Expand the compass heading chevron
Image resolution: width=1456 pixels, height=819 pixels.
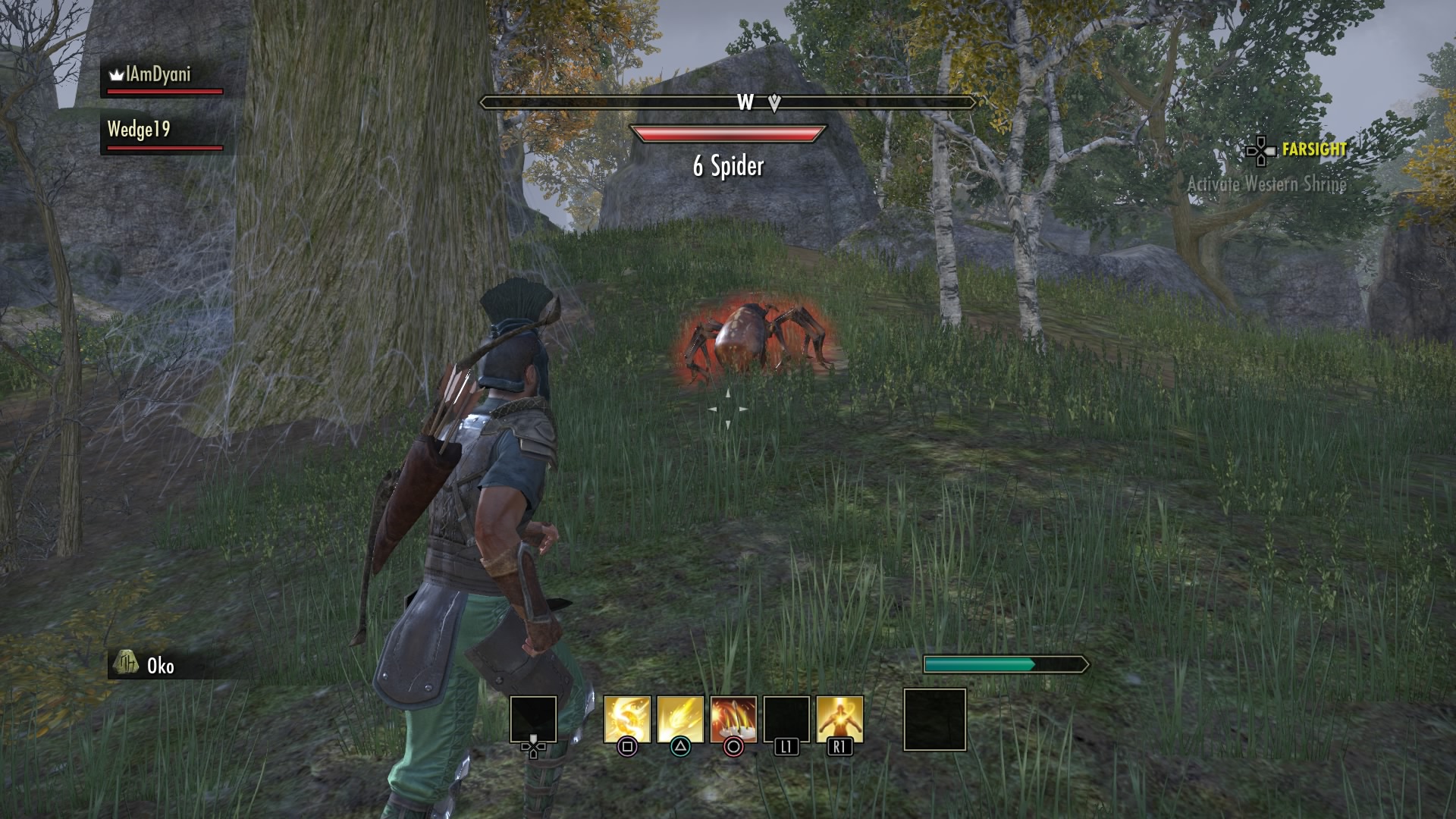(x=773, y=101)
